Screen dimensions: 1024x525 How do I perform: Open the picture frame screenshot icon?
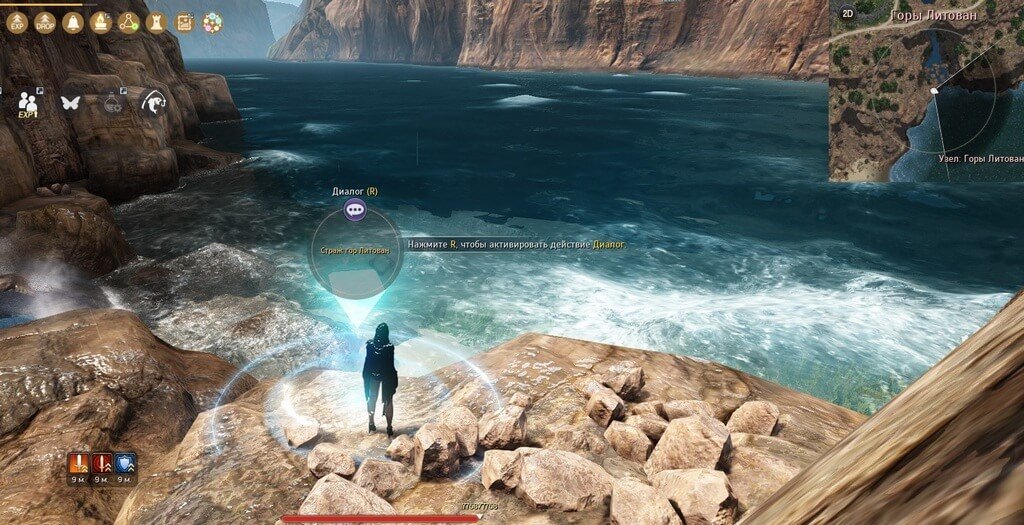184,22
